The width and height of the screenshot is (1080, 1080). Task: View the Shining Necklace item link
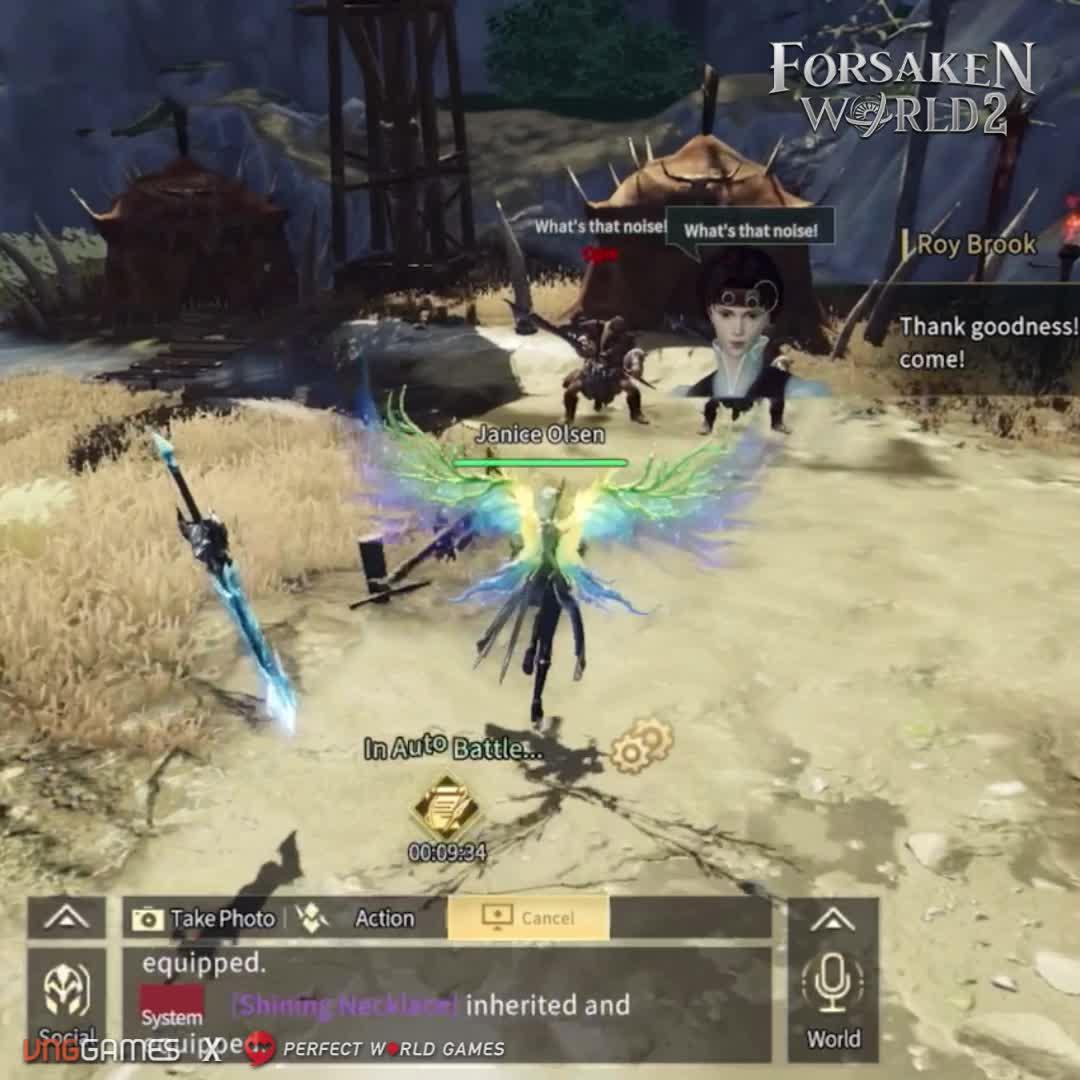pos(345,1005)
